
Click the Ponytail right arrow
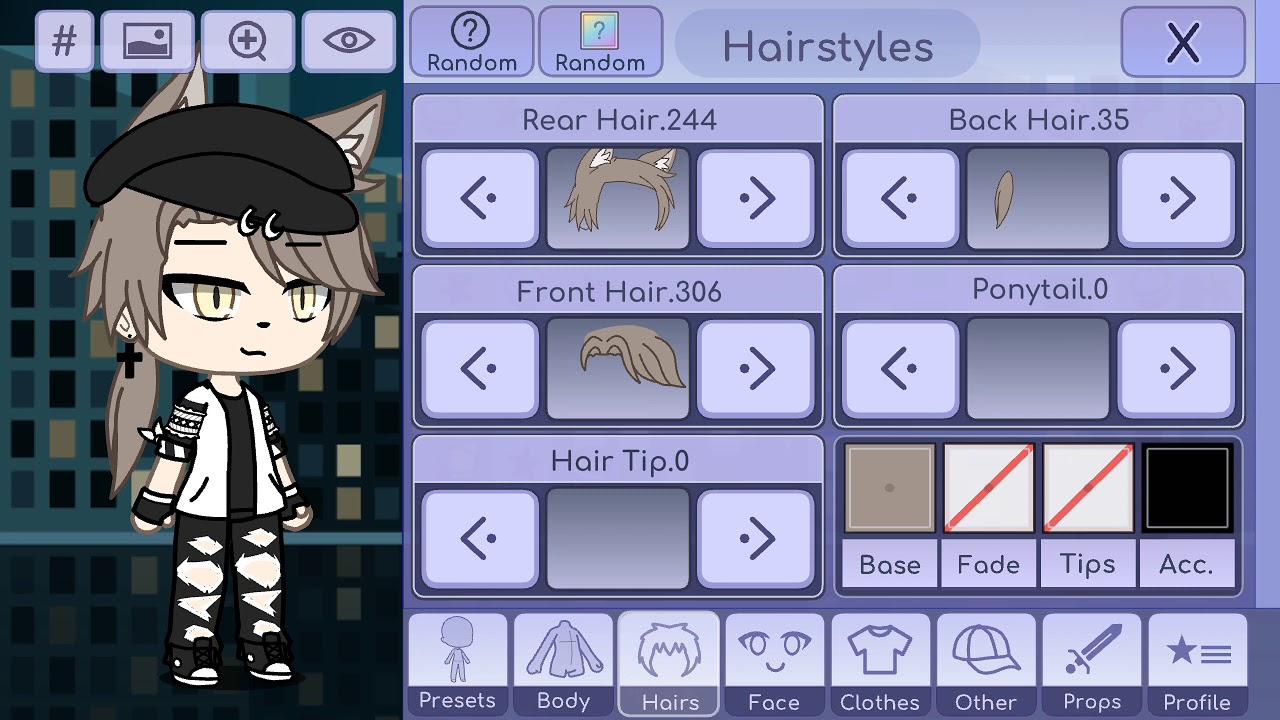[x=1176, y=367]
